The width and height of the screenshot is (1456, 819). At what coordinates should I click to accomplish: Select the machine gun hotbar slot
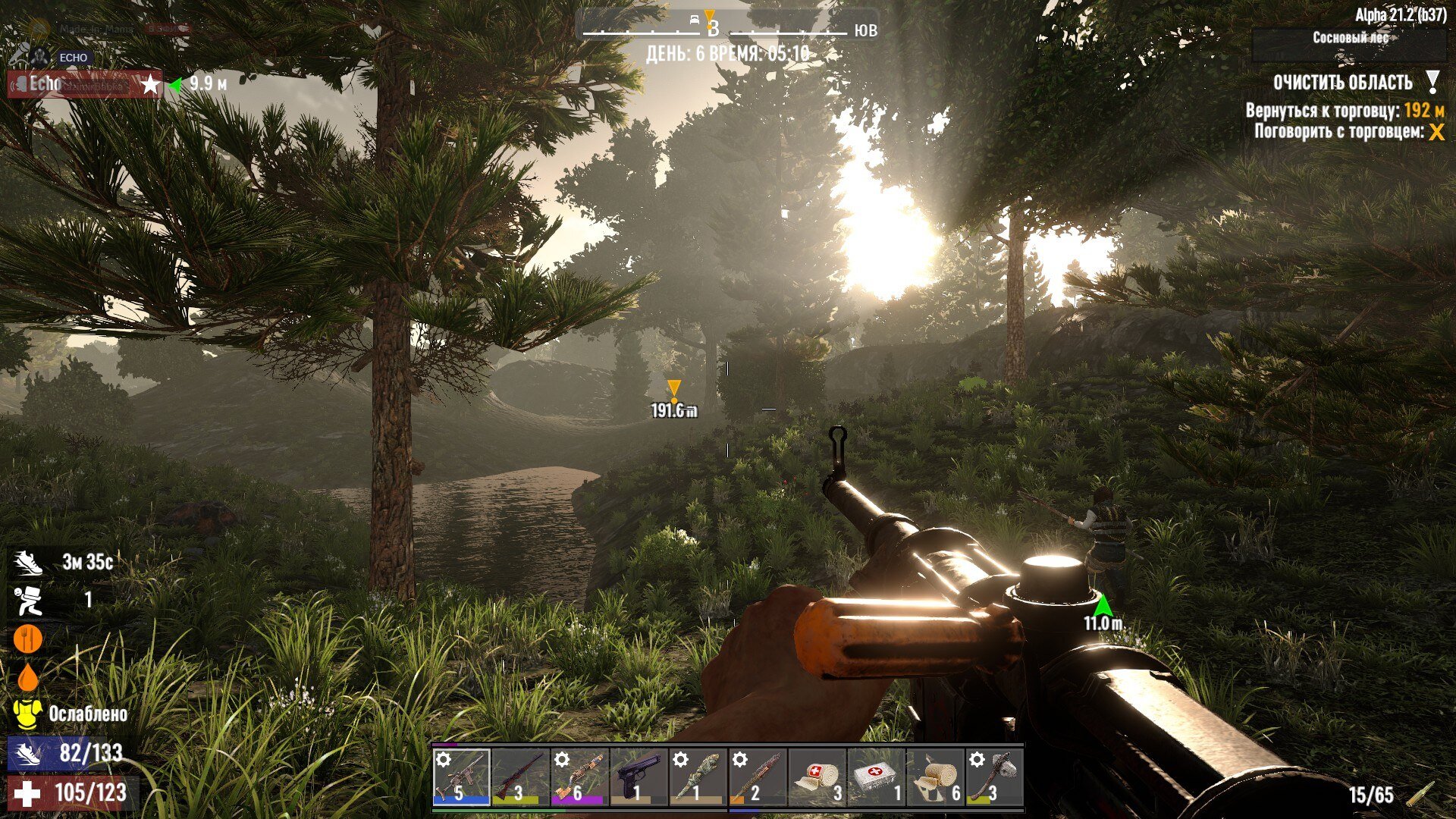tap(461, 777)
